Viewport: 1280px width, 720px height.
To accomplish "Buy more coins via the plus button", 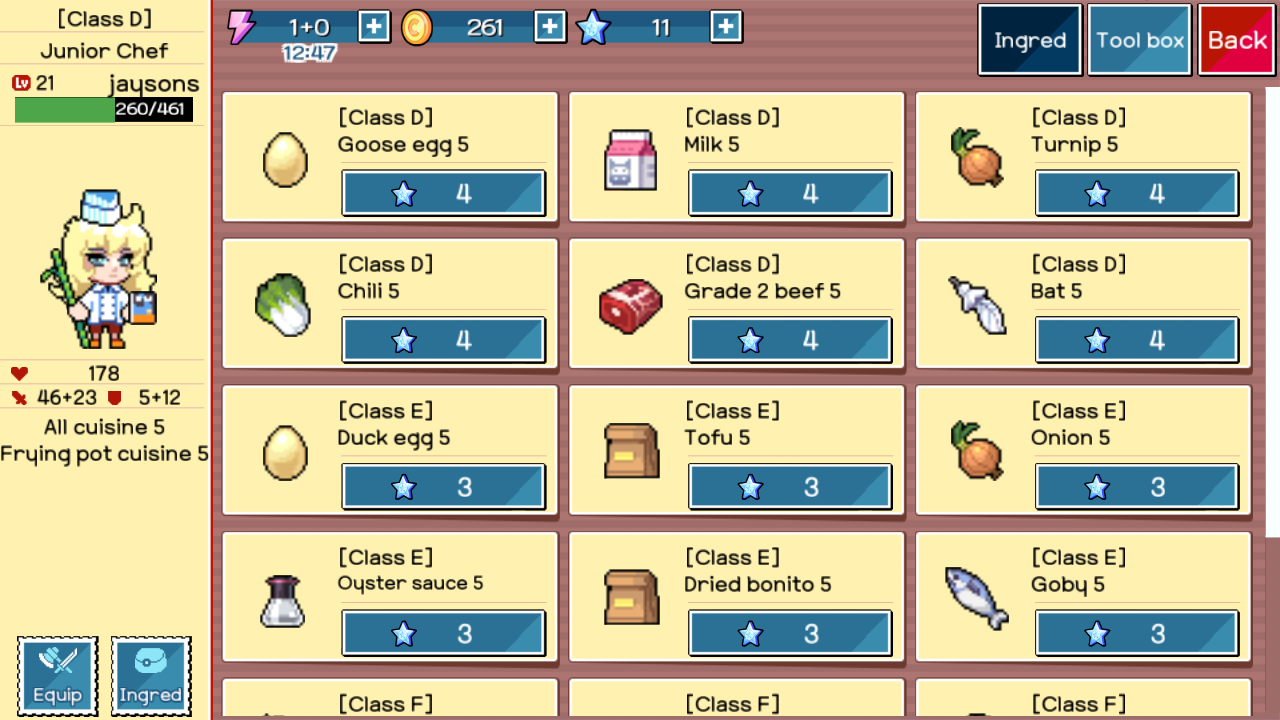I will tap(550, 27).
